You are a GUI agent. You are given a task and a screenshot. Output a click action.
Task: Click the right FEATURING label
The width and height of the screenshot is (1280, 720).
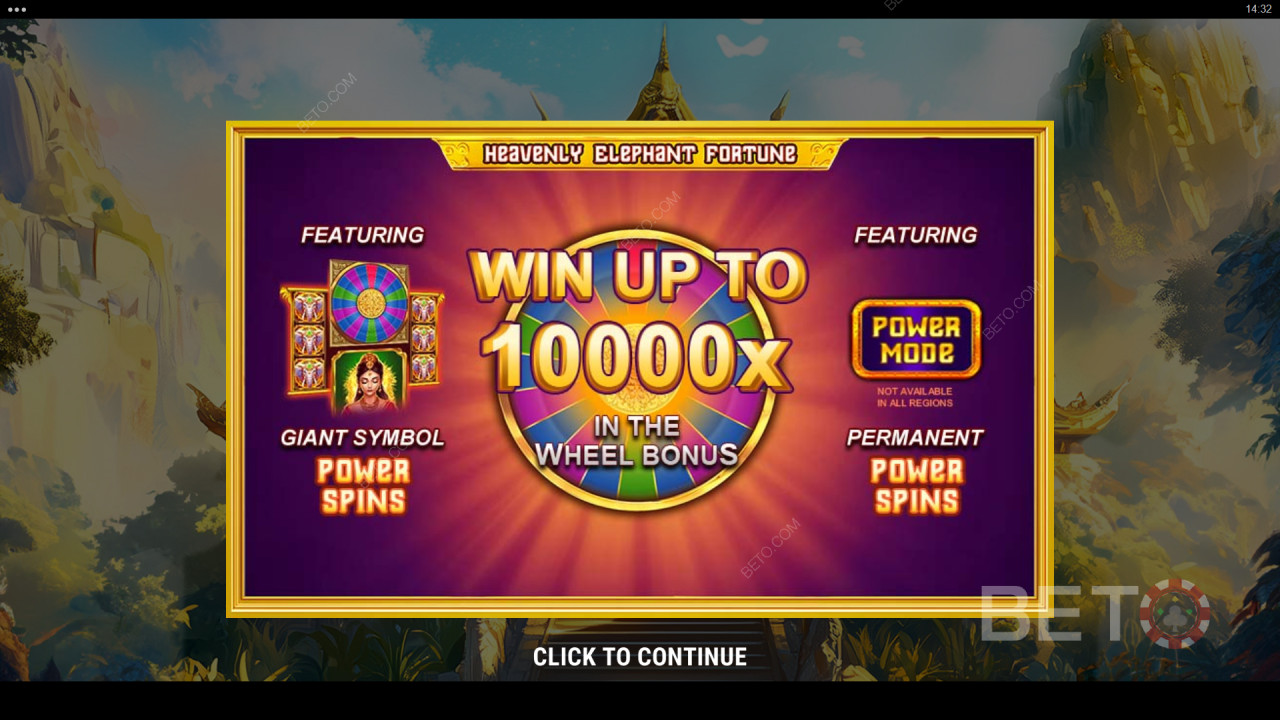click(914, 234)
